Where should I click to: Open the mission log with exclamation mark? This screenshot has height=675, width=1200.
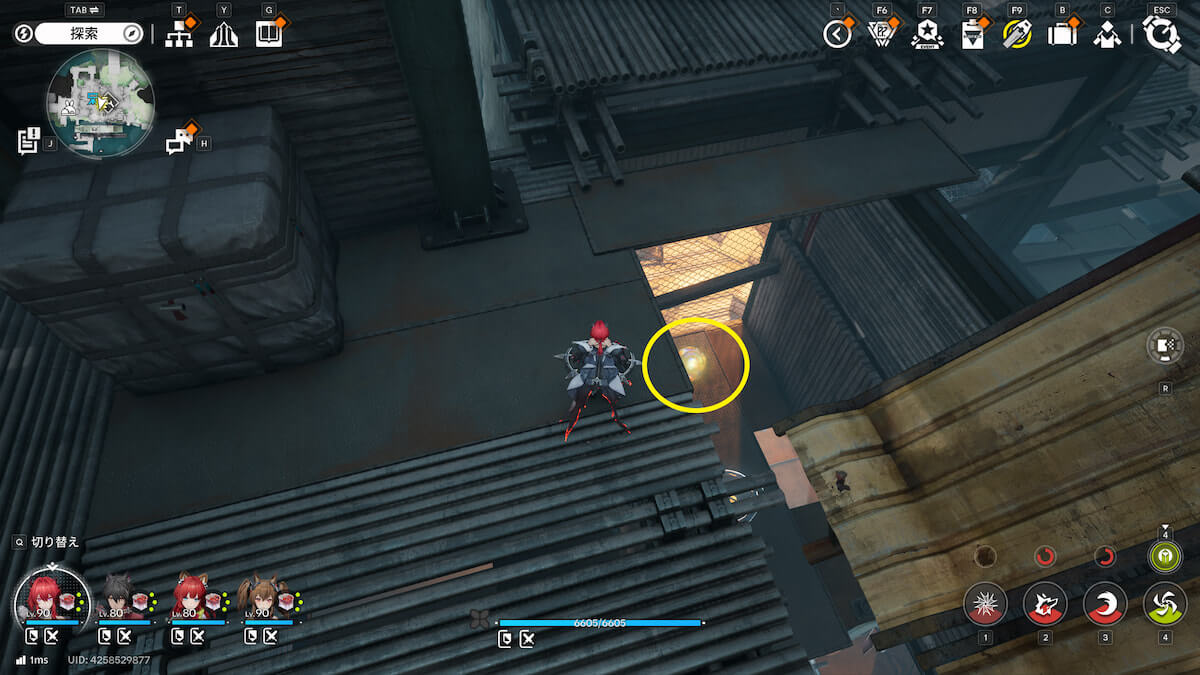click(x=28, y=141)
